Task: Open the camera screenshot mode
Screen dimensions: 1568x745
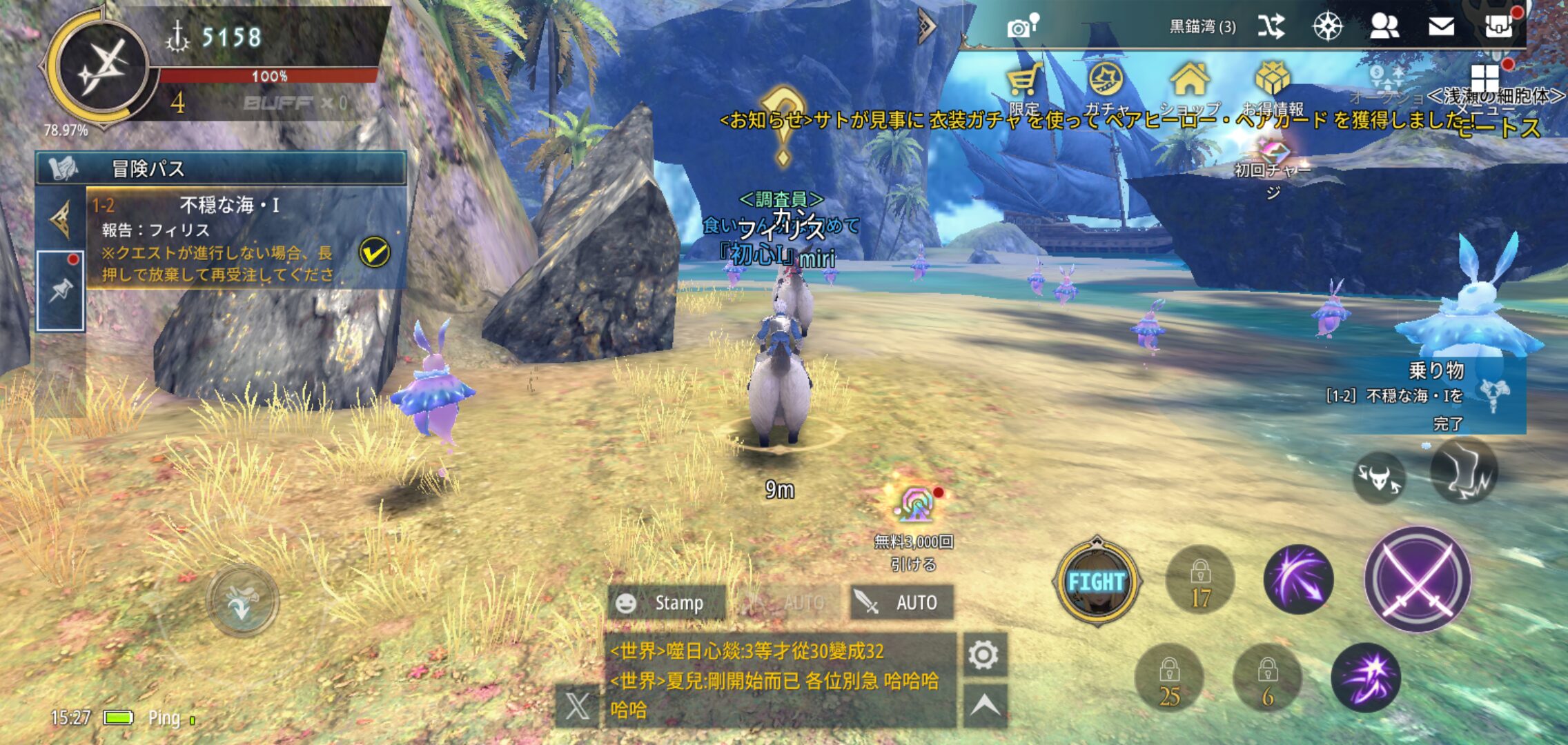Action: (x=1020, y=28)
